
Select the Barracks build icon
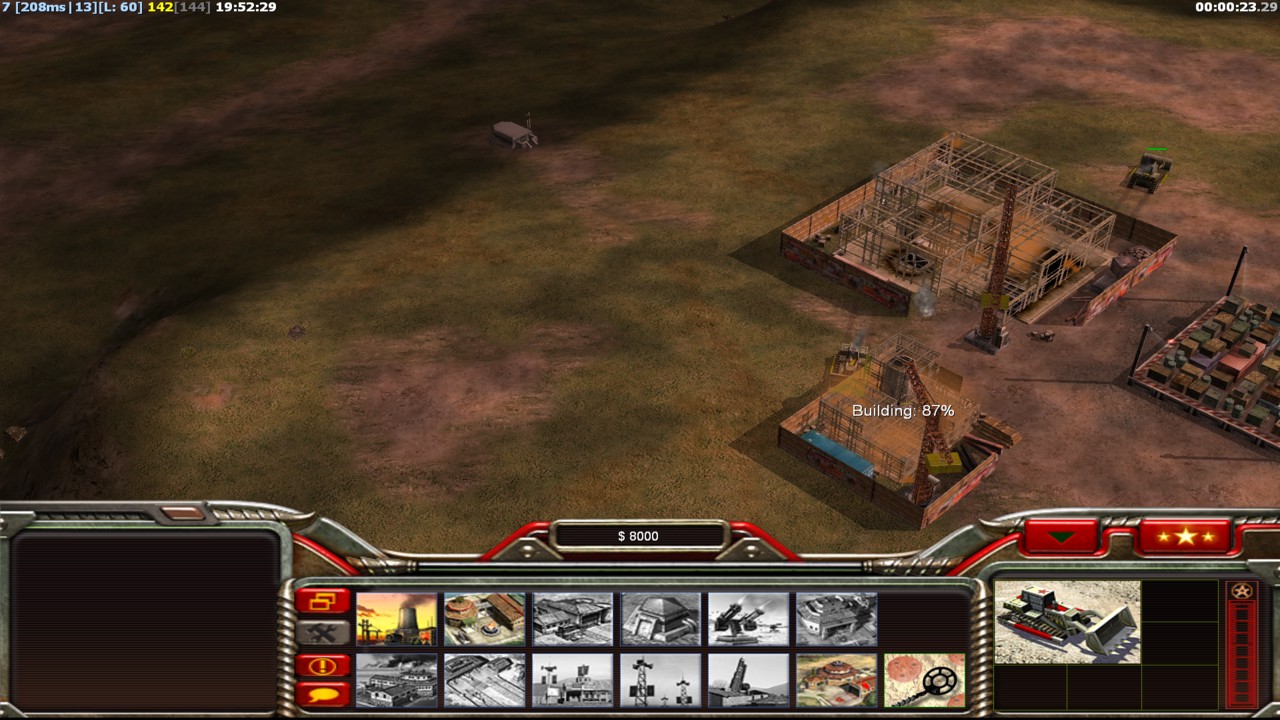tap(484, 619)
